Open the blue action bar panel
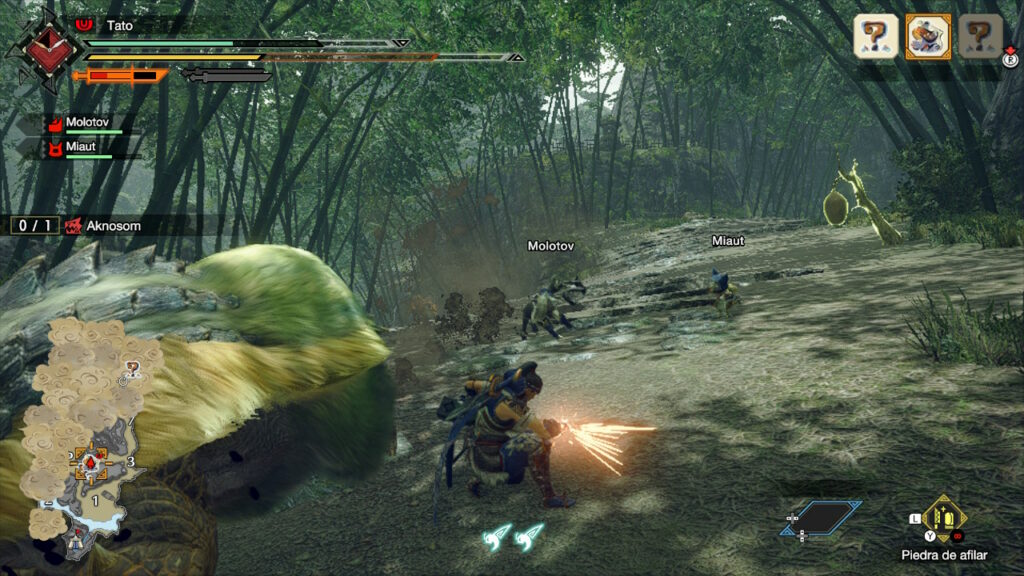The image size is (1024, 576). point(822,518)
